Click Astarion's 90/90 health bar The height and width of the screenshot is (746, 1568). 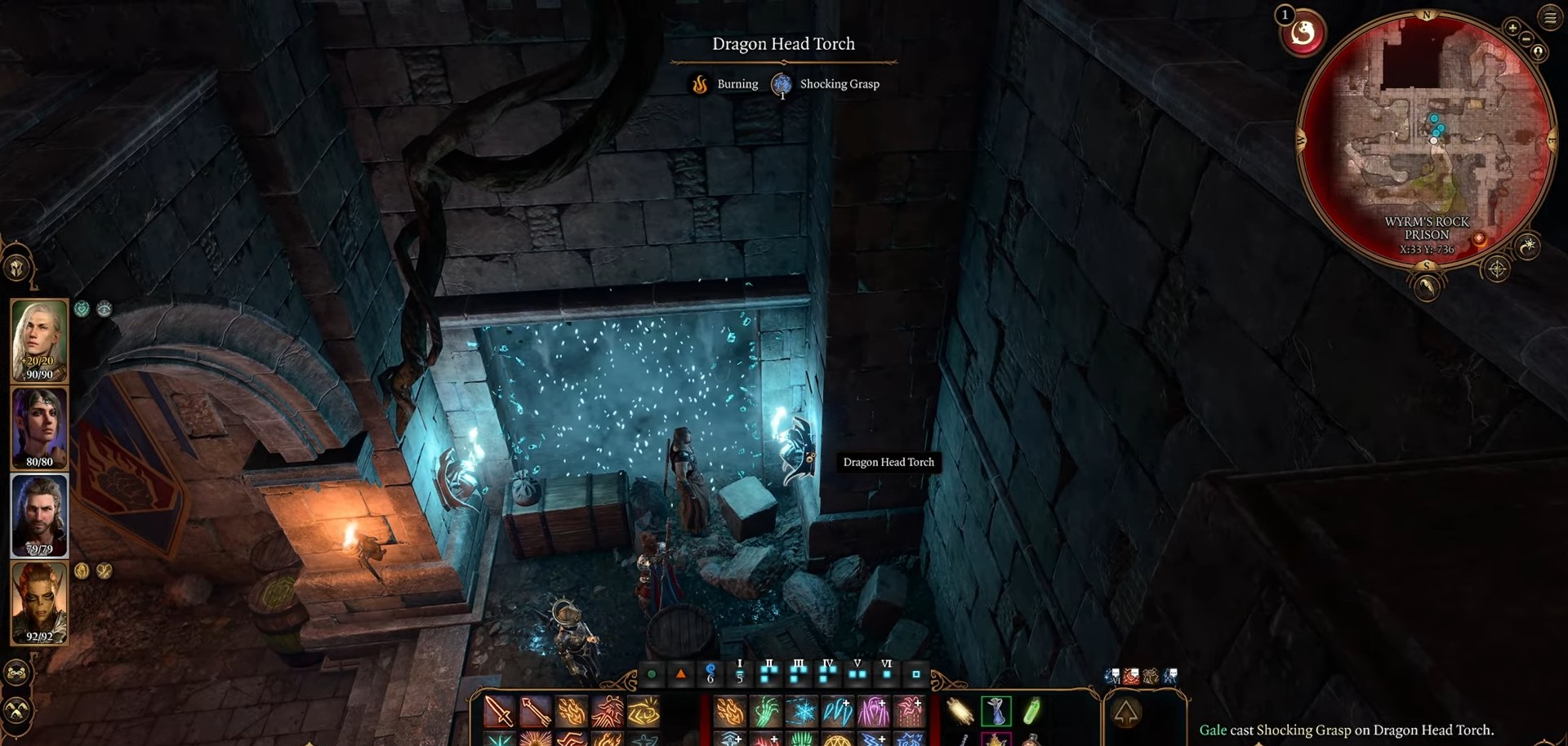tap(39, 374)
